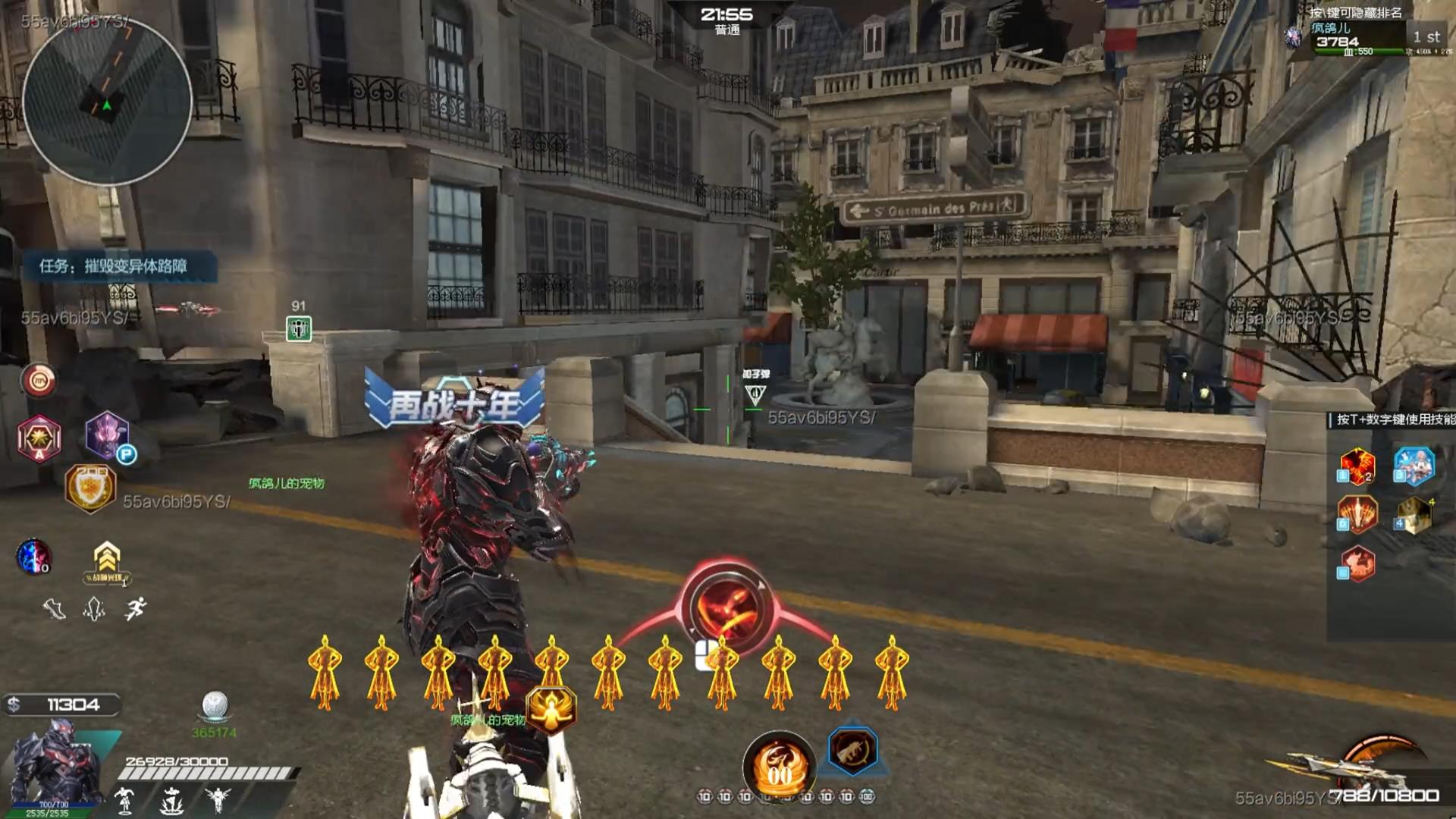1456x819 pixels.
Task: Click the purple crystal monster hexagon icon
Action: [x=107, y=435]
